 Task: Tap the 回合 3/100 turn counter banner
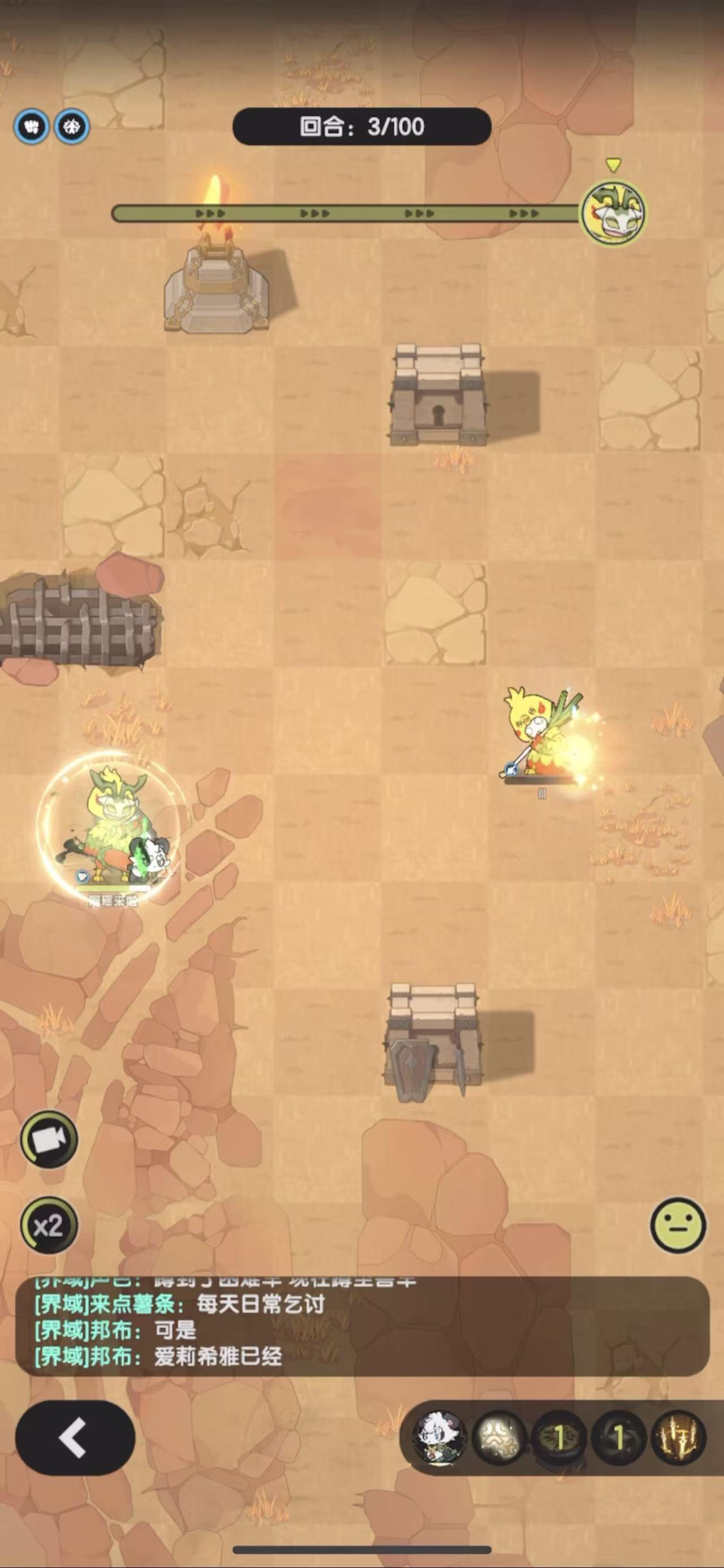(361, 127)
